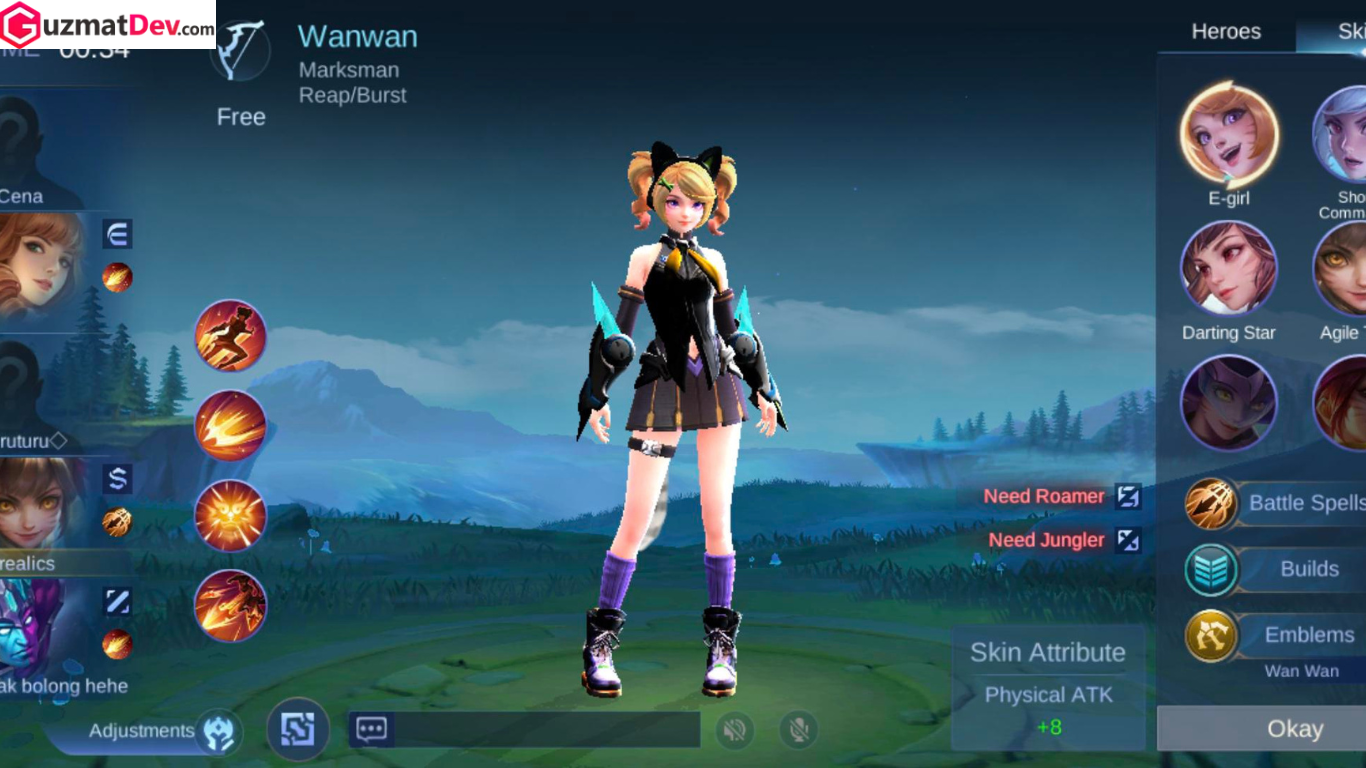This screenshot has width=1366, height=768.
Task: View the flaming needles skill icon
Action: click(x=230, y=426)
